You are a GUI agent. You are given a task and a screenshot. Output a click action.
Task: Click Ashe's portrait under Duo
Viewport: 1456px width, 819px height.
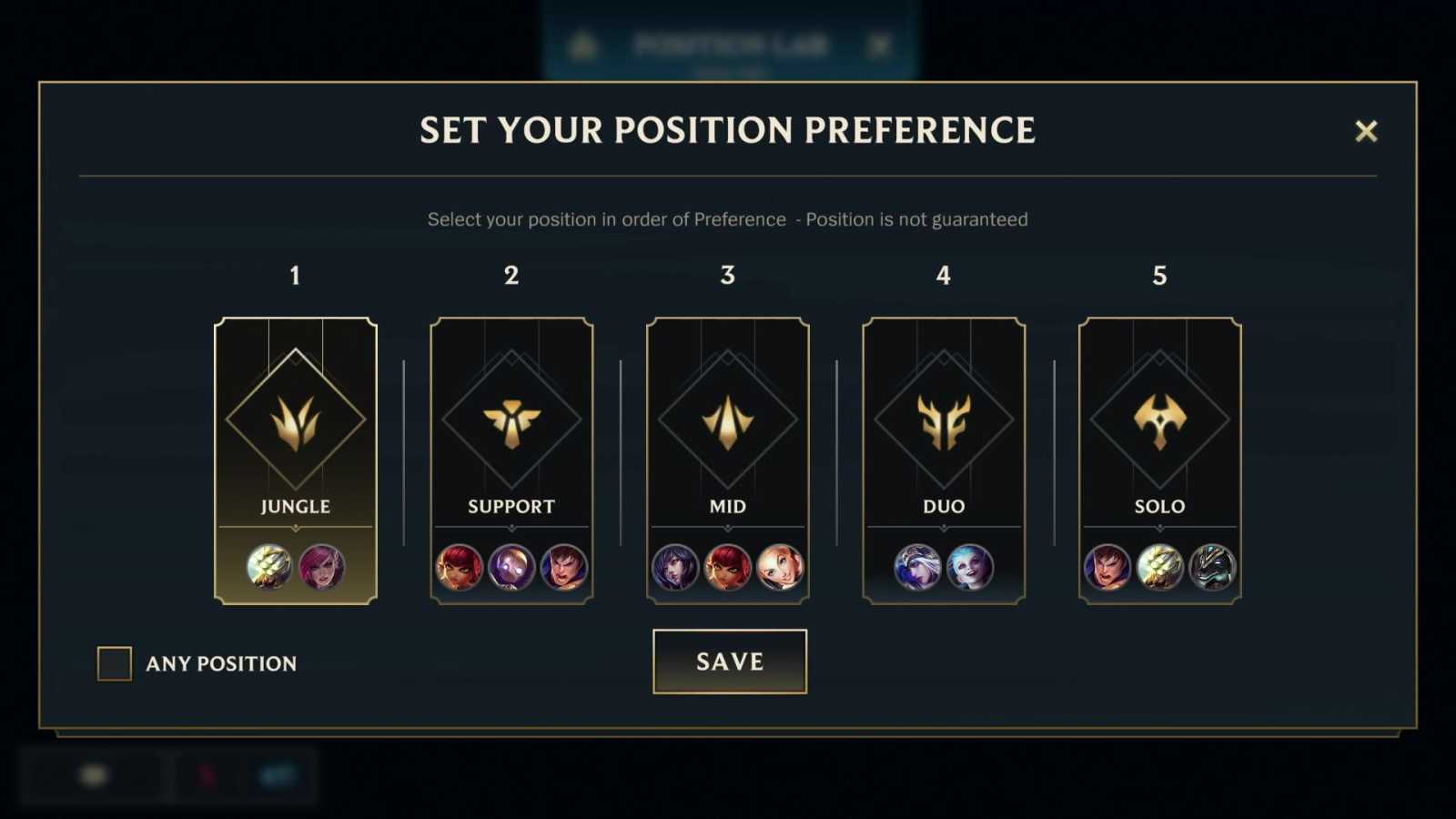tap(918, 567)
